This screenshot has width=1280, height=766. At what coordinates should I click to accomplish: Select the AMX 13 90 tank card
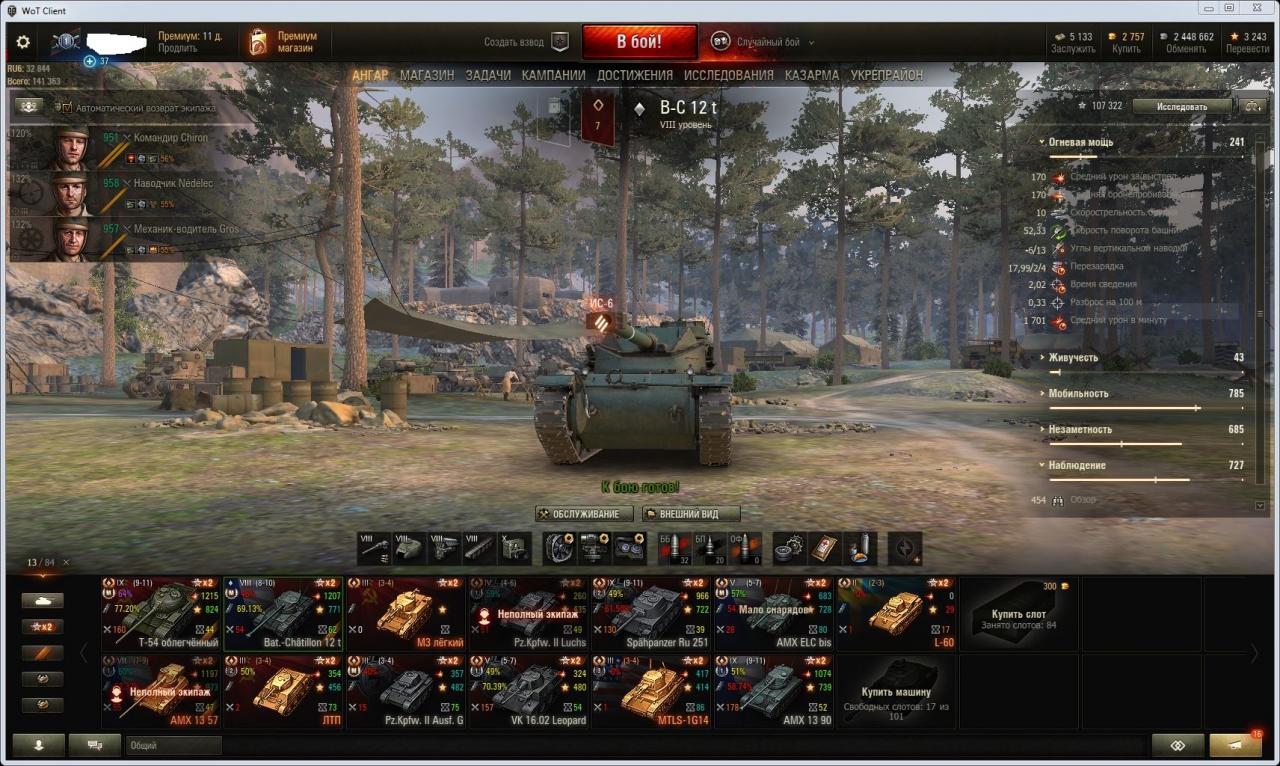tap(774, 691)
